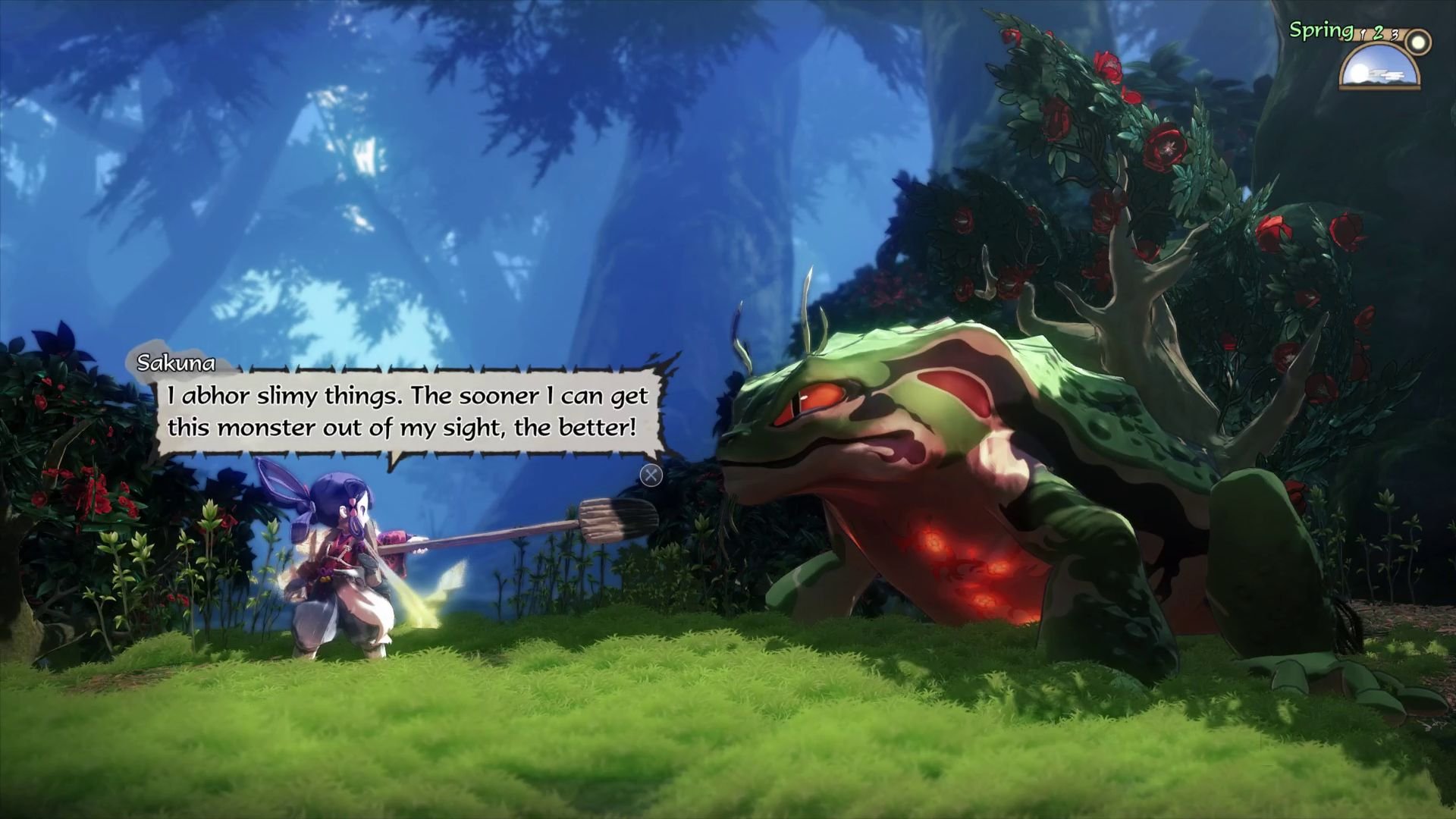Toggle day marker 3 on the Spring bar
1456x819 pixels.
tap(1395, 36)
